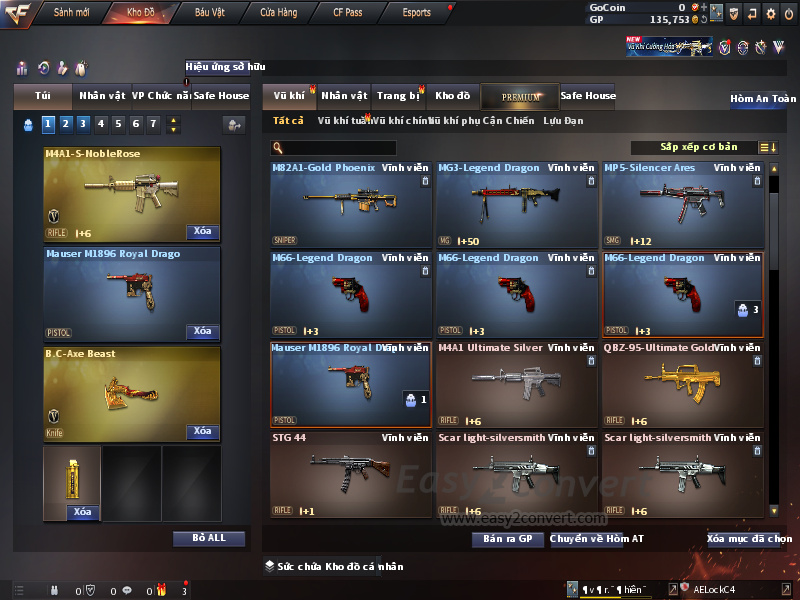Viewport: 800px width, 600px height.
Task: Select the VP Chức năng bag tab
Action: coord(161,96)
